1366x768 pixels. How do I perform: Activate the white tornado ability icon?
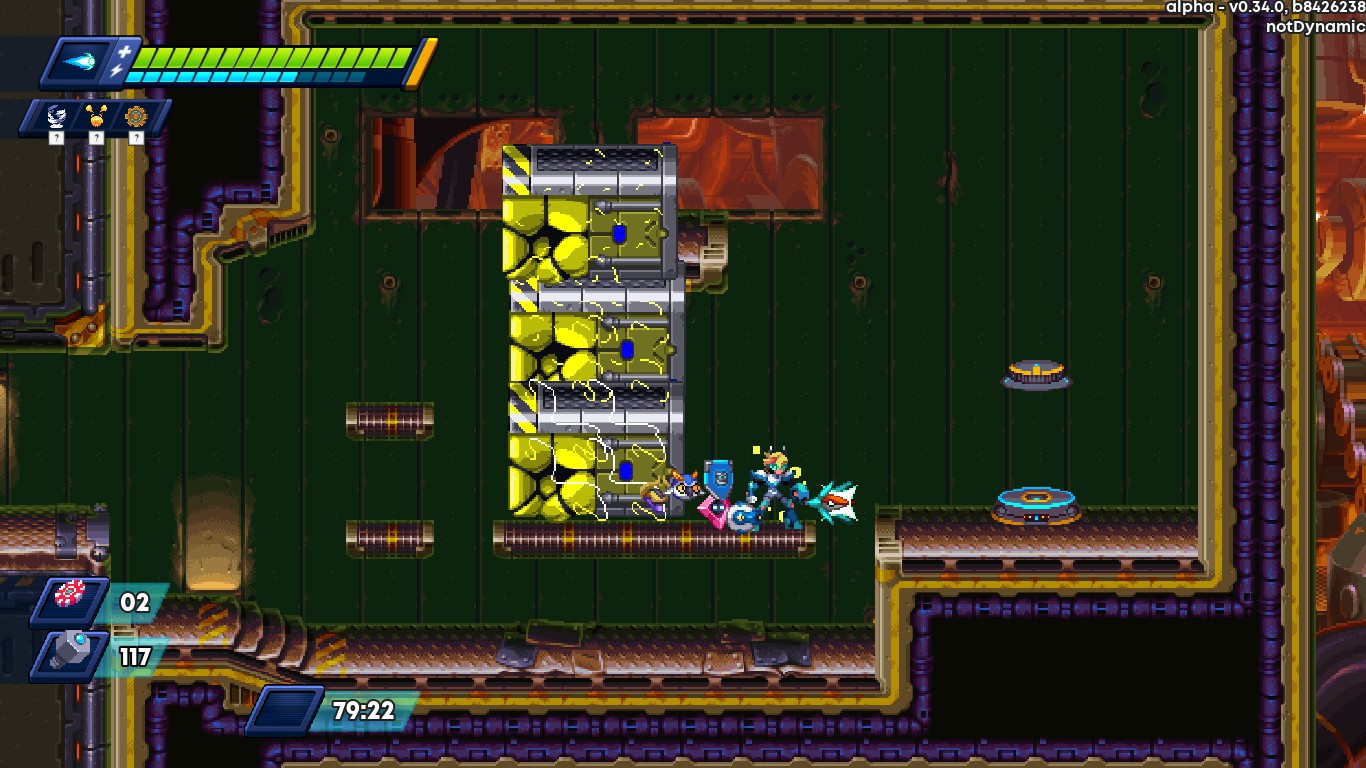click(57, 118)
